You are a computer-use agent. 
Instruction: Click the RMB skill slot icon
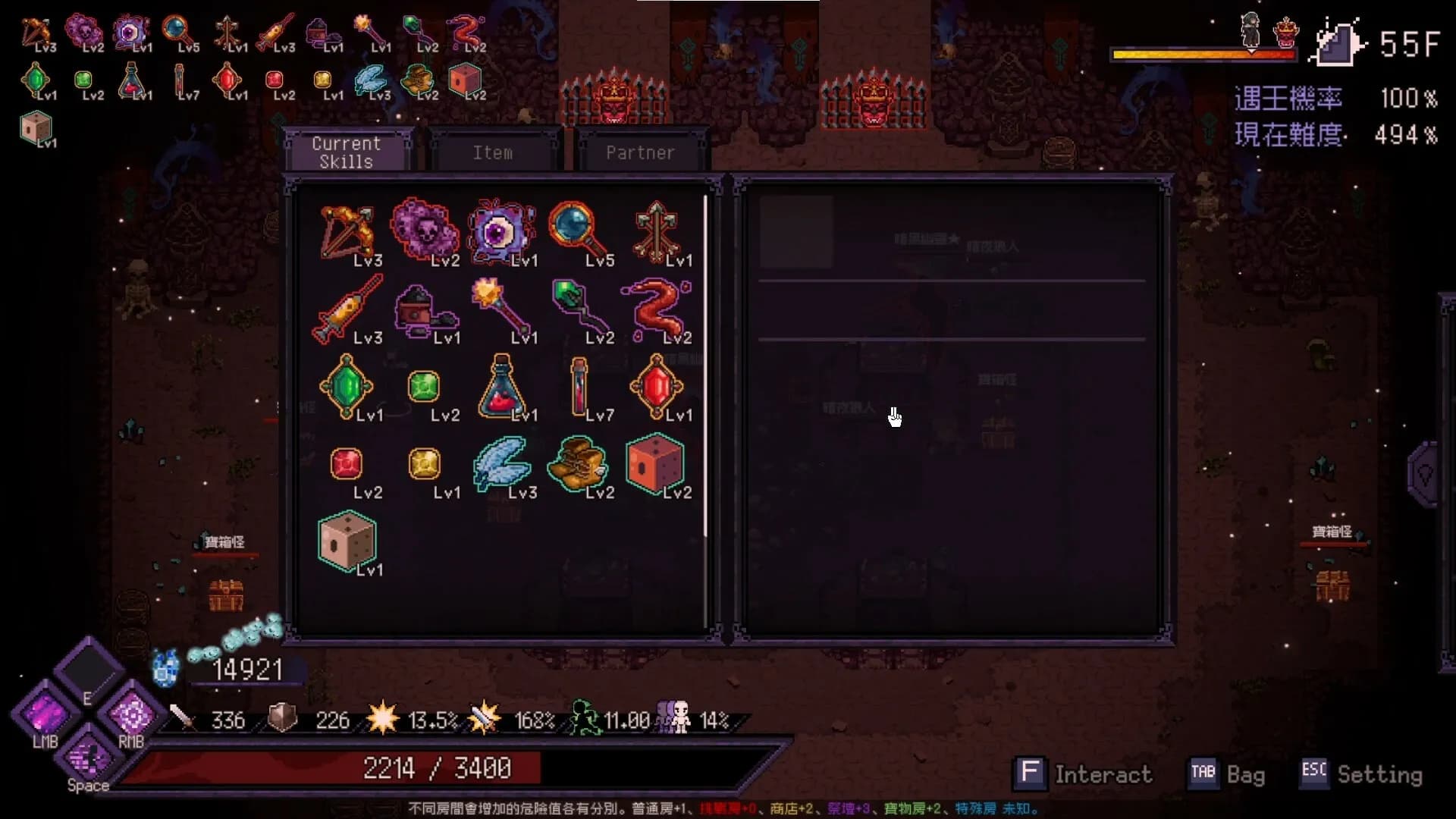pyautogui.click(x=130, y=715)
